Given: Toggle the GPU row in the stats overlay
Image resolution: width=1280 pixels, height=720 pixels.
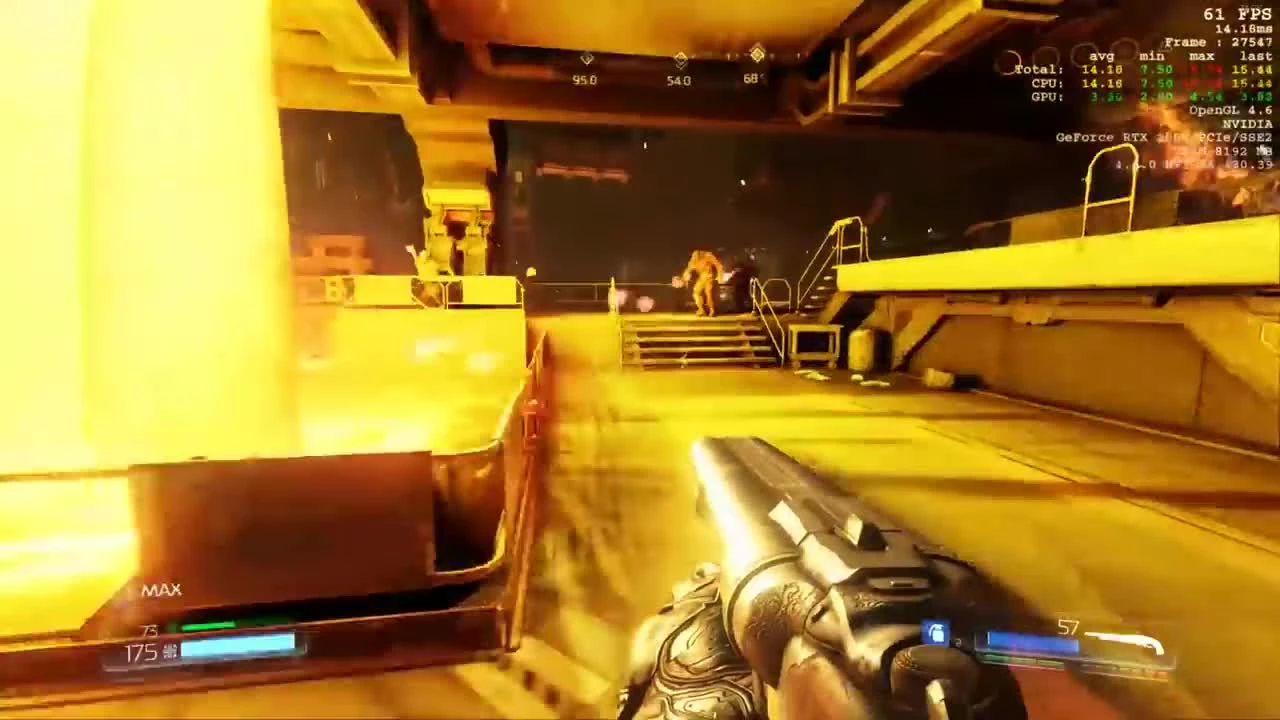Looking at the screenshot, I should point(1047,96).
